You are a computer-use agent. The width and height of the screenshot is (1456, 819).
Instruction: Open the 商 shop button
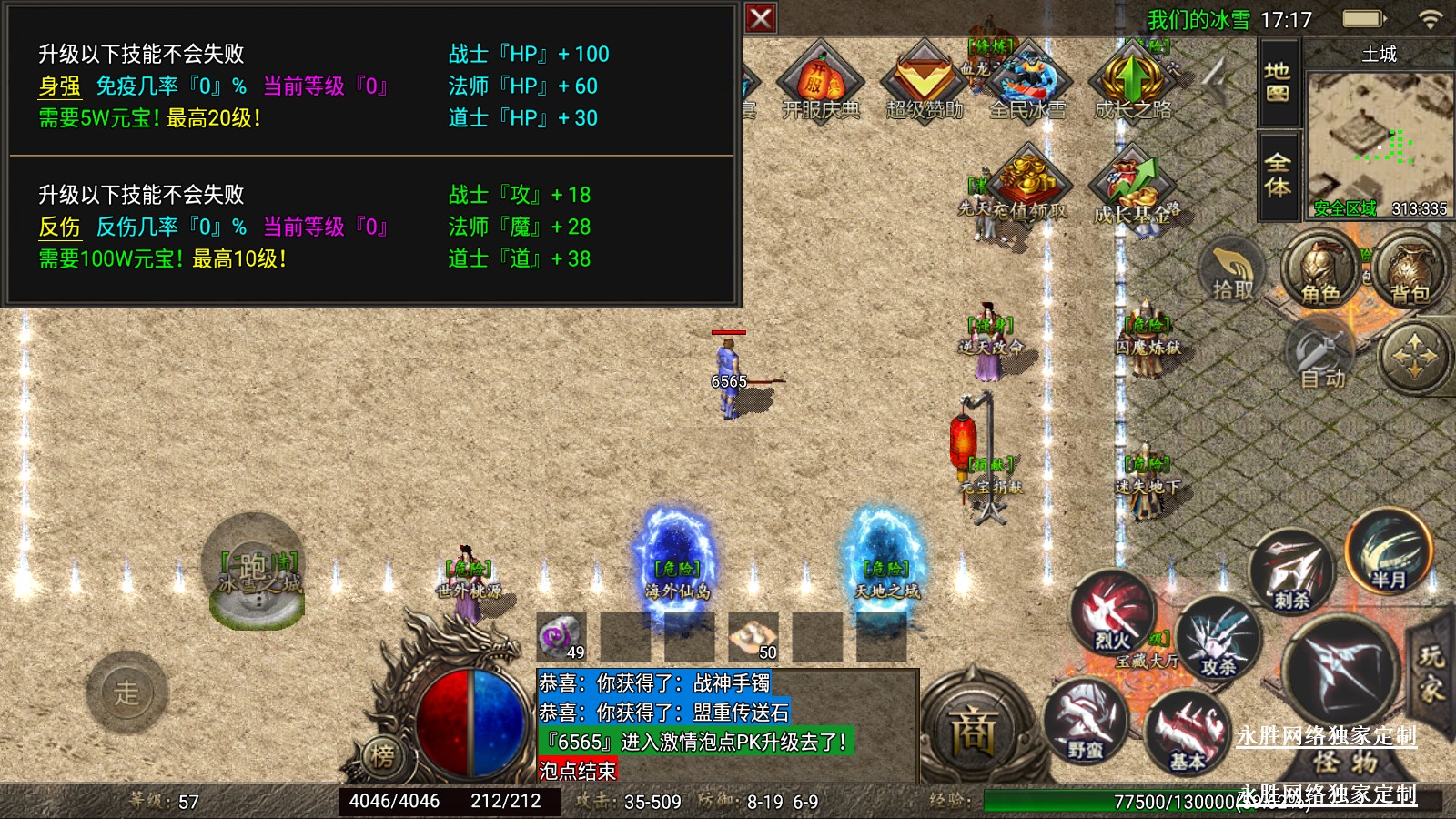(x=973, y=730)
